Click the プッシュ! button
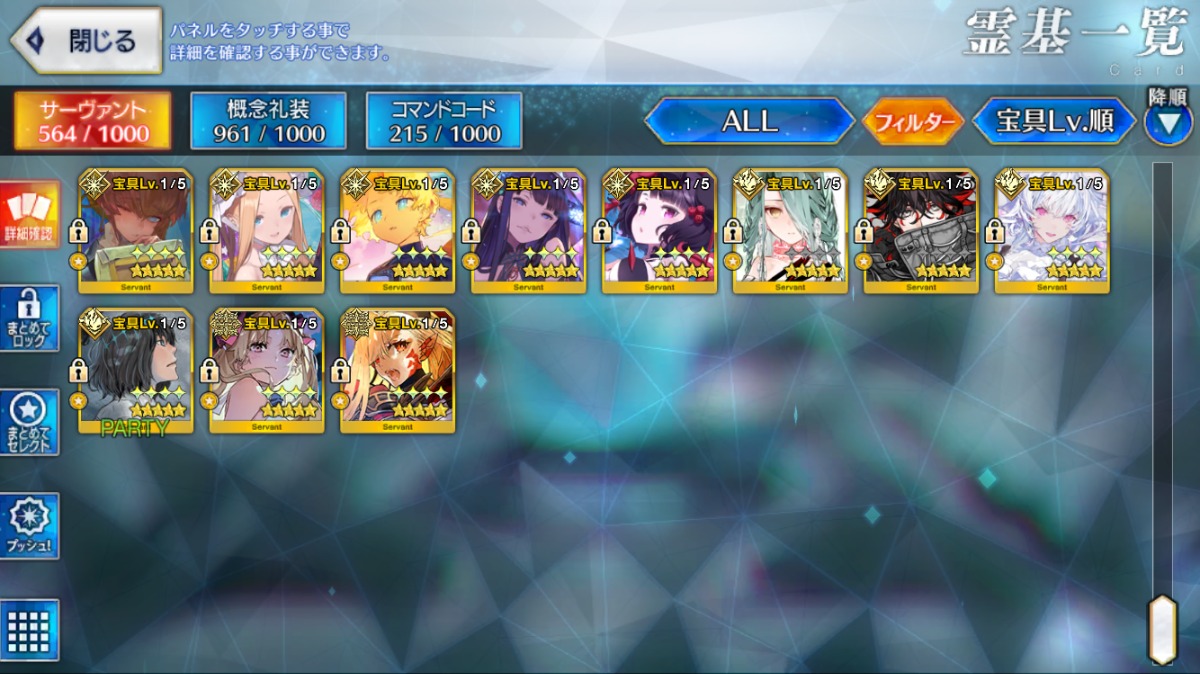 click(29, 526)
